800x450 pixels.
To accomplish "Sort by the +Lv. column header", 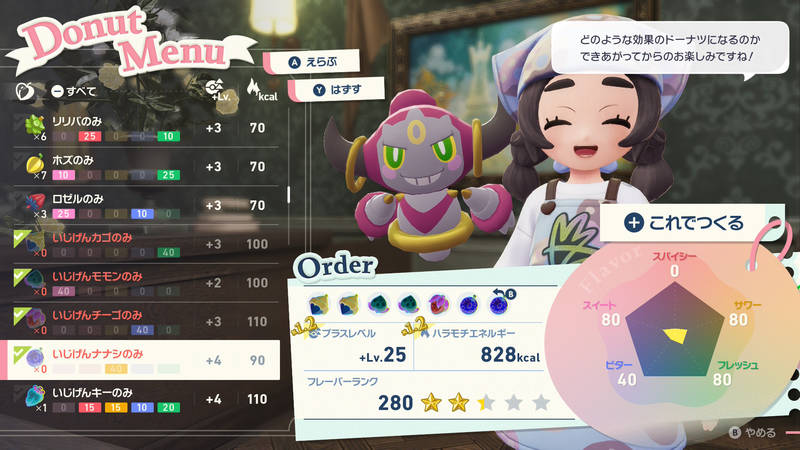I will pos(214,90).
